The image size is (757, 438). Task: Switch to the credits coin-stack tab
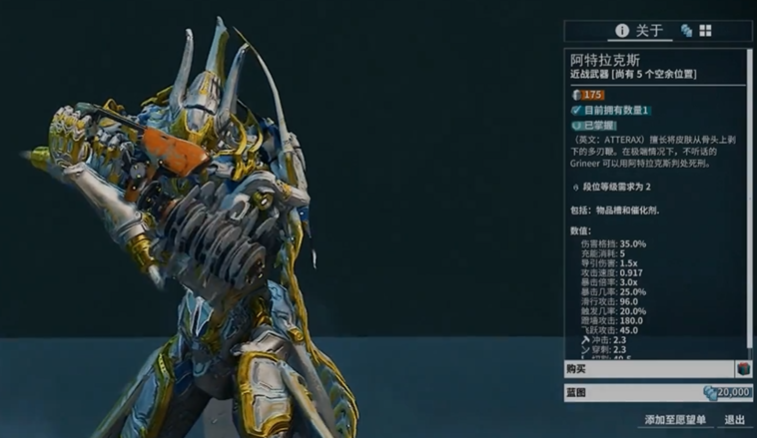pyautogui.click(x=687, y=31)
